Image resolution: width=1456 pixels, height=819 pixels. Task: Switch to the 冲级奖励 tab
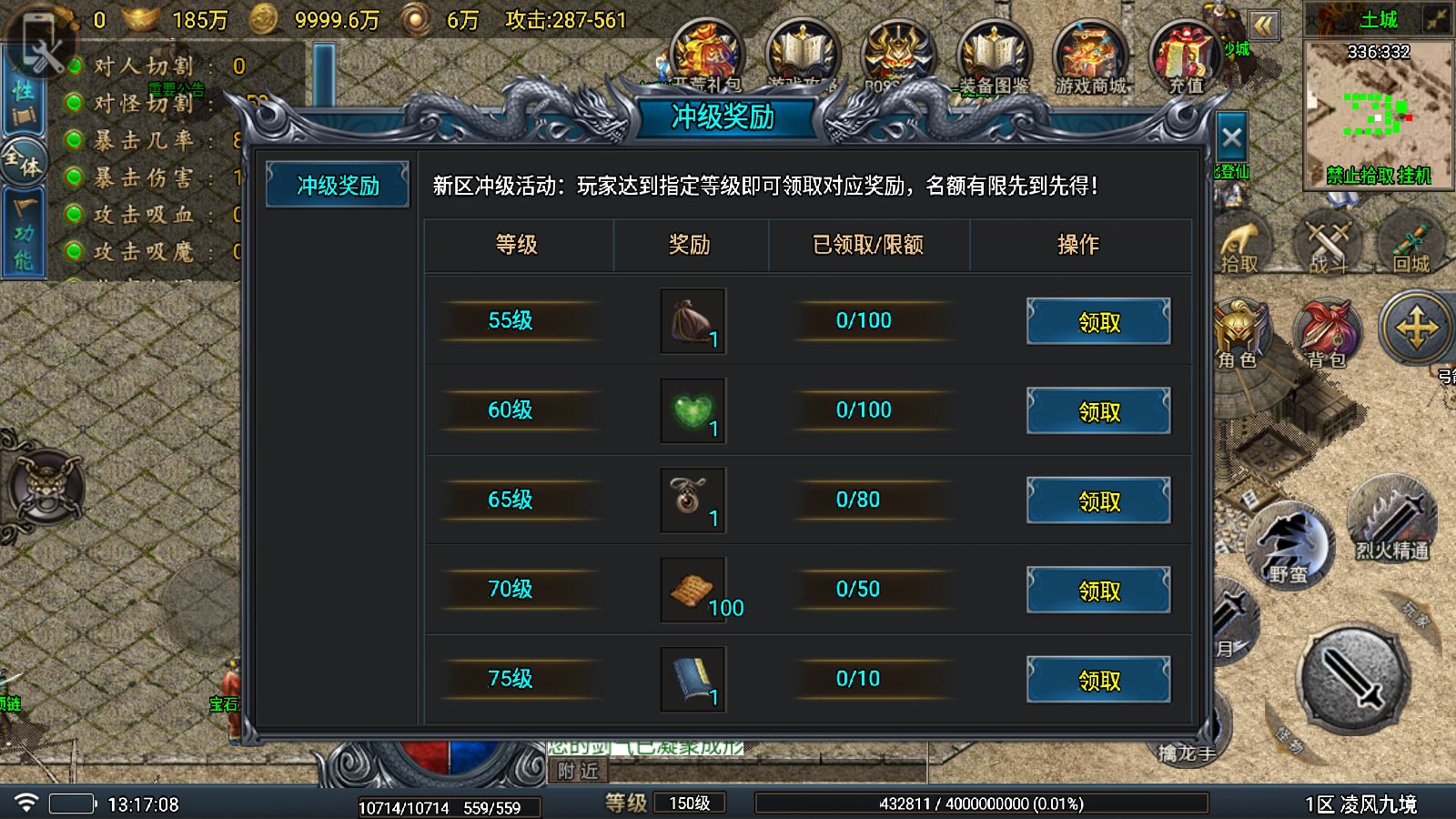[336, 183]
